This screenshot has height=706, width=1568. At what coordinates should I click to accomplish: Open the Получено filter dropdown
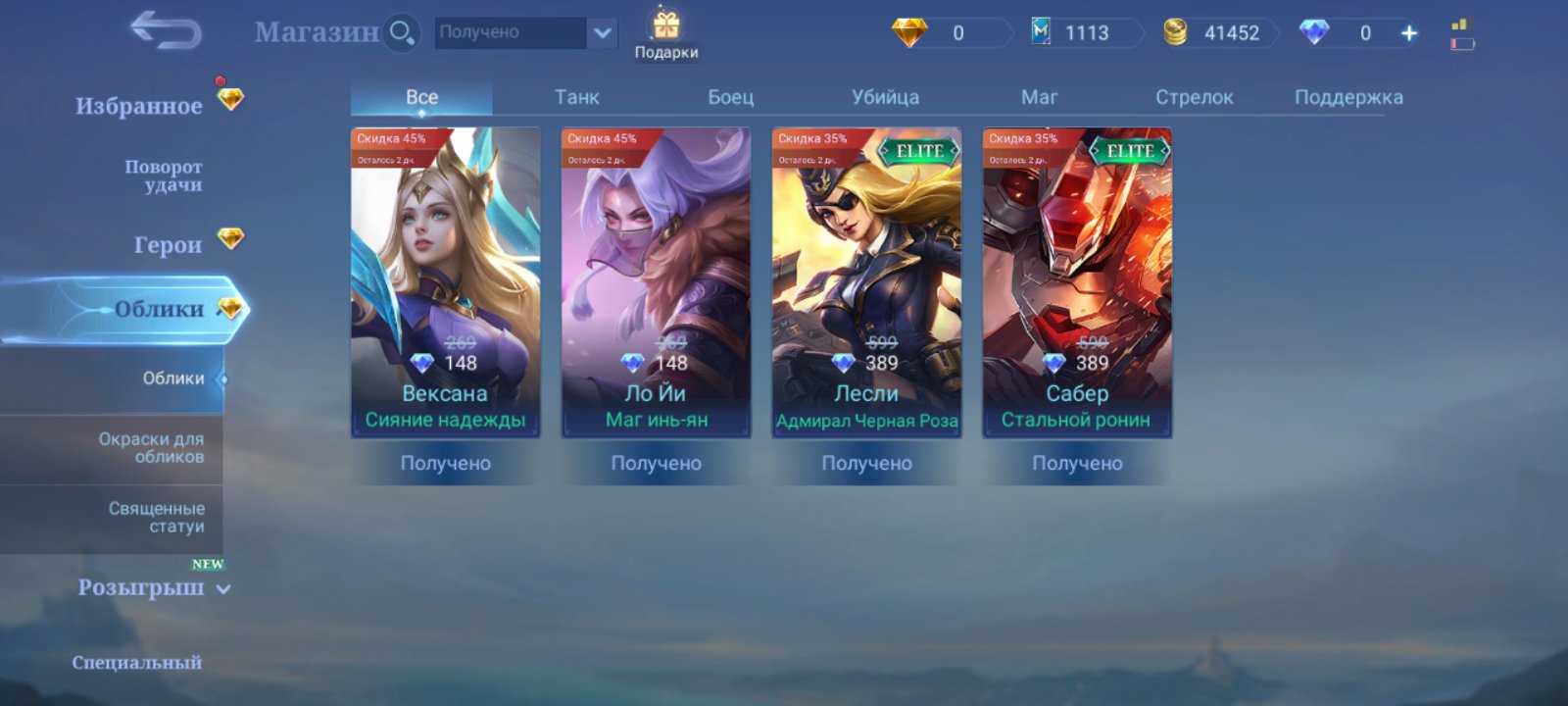(524, 31)
